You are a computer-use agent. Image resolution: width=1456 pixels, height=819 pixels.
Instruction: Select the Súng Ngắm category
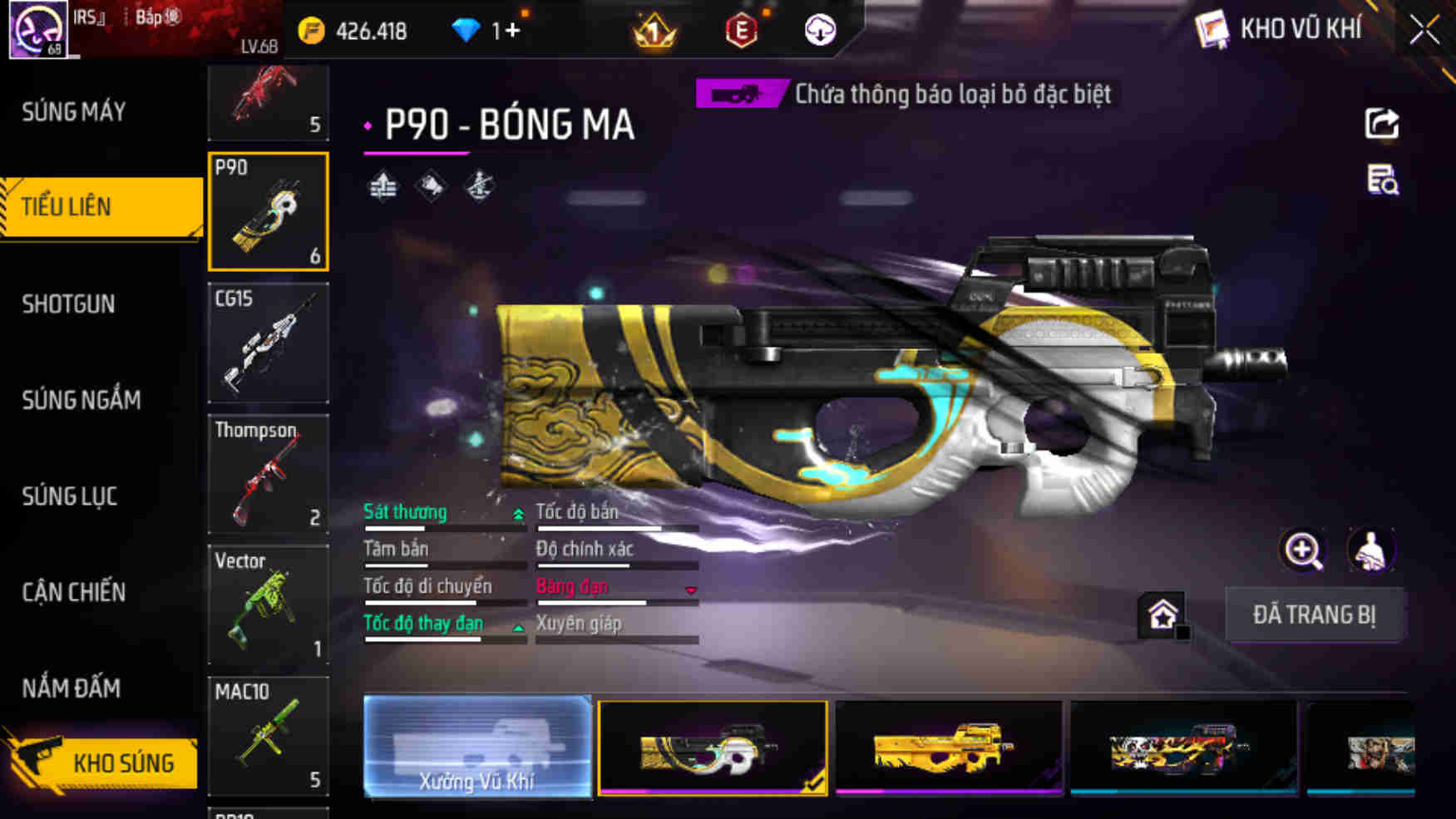(79, 400)
